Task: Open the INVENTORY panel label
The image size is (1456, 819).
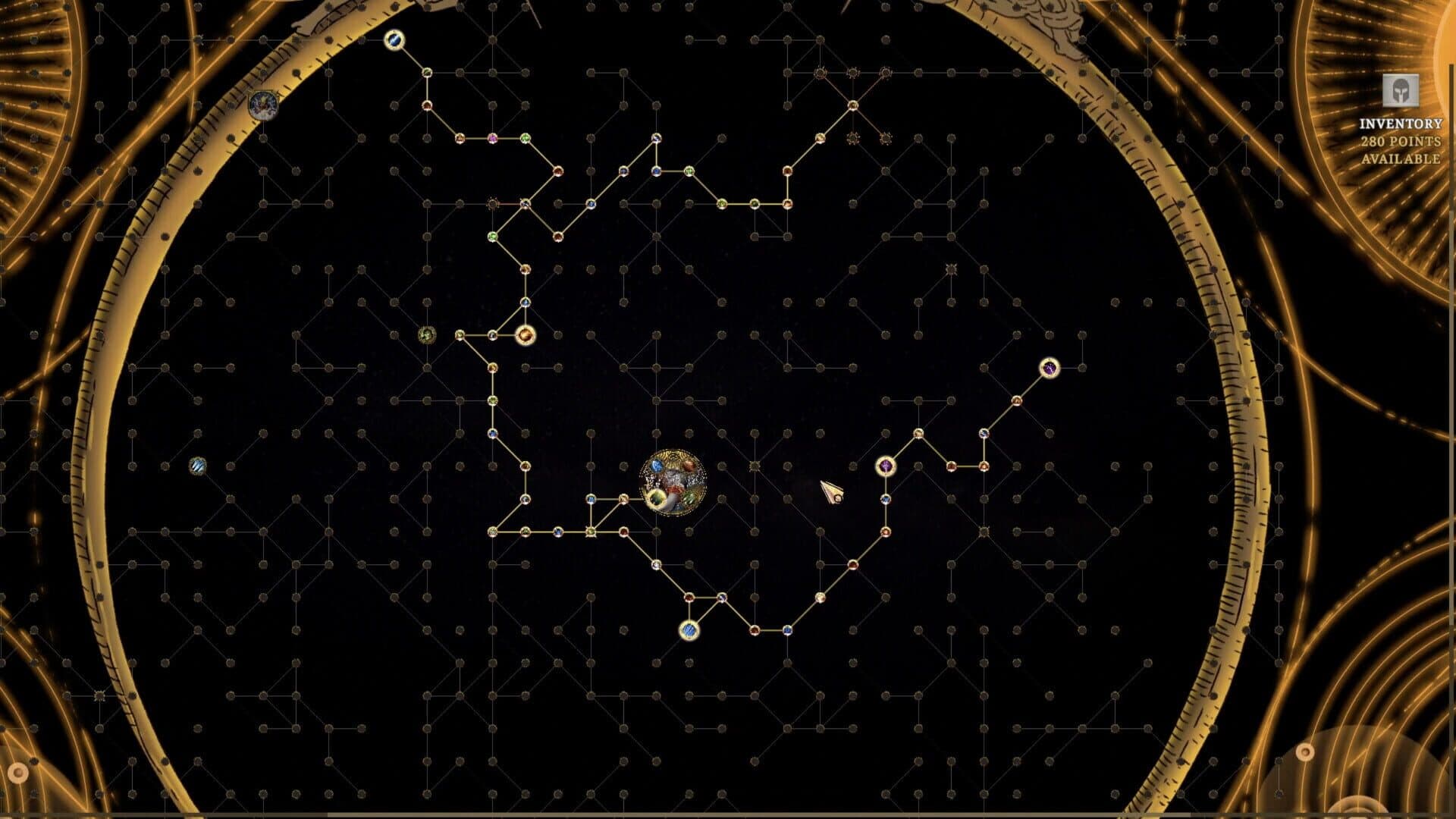Action: point(1401,122)
